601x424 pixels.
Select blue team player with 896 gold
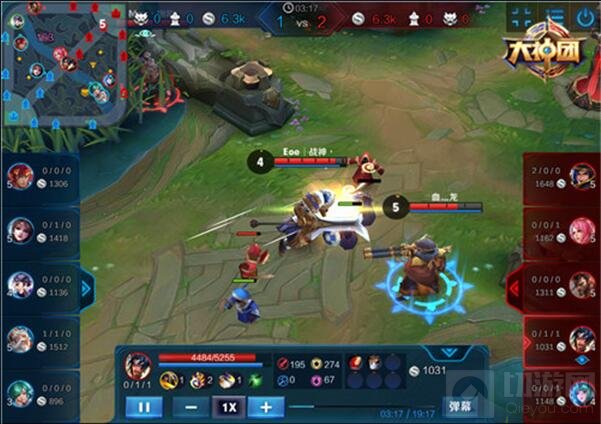click(x=40, y=394)
